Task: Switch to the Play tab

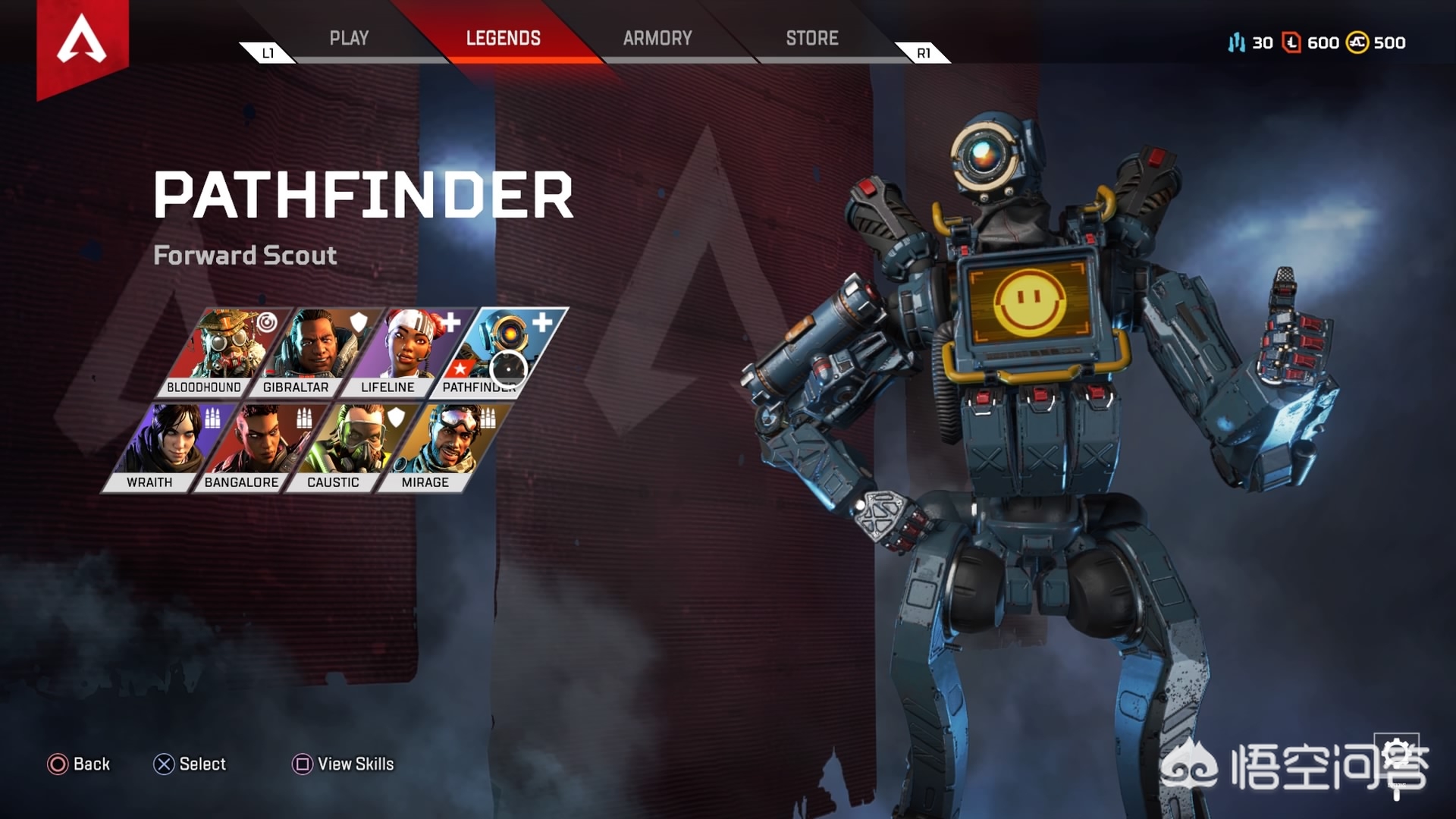Action: [349, 38]
